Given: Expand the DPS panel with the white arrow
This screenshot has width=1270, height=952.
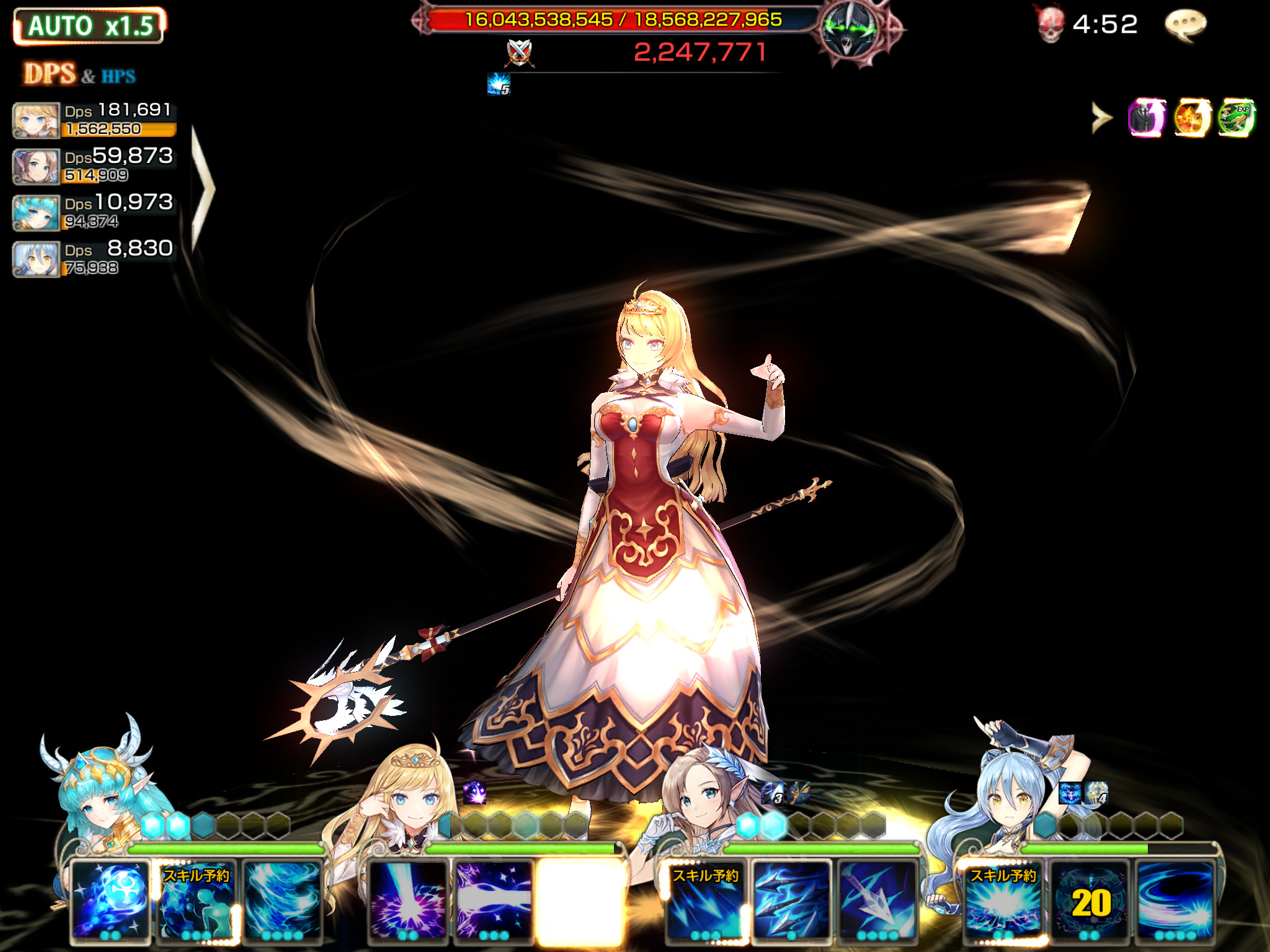Looking at the screenshot, I should 202,189.
